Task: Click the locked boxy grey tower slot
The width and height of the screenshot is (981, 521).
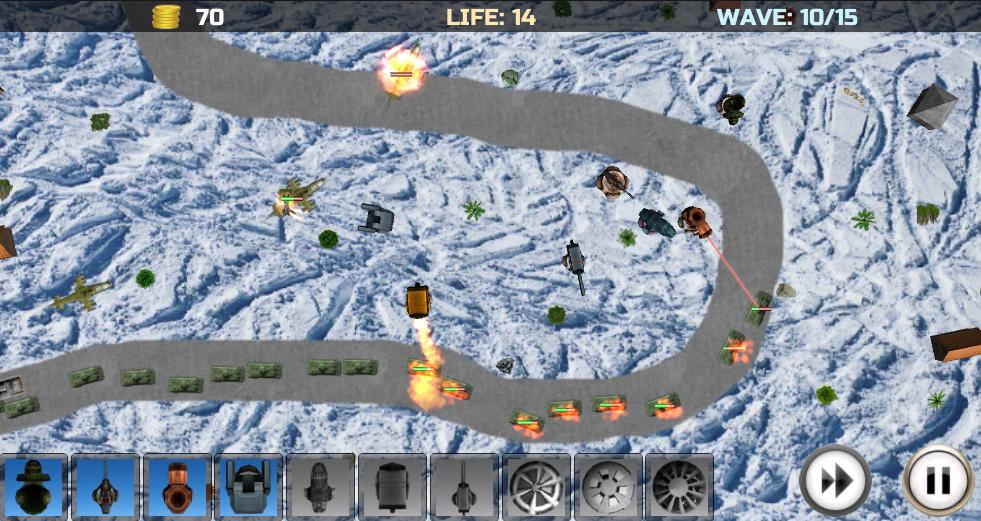Action: 392,487
